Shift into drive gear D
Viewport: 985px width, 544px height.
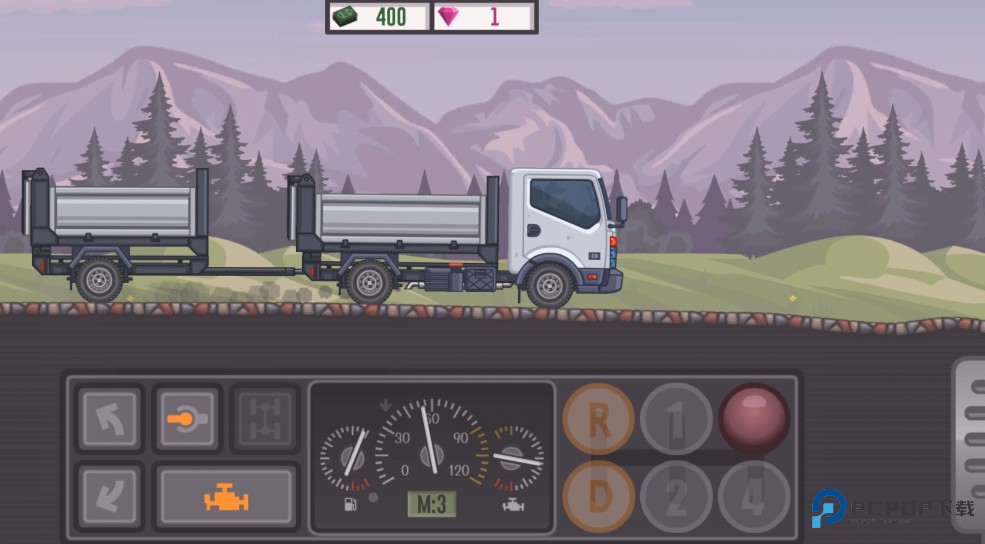[598, 496]
